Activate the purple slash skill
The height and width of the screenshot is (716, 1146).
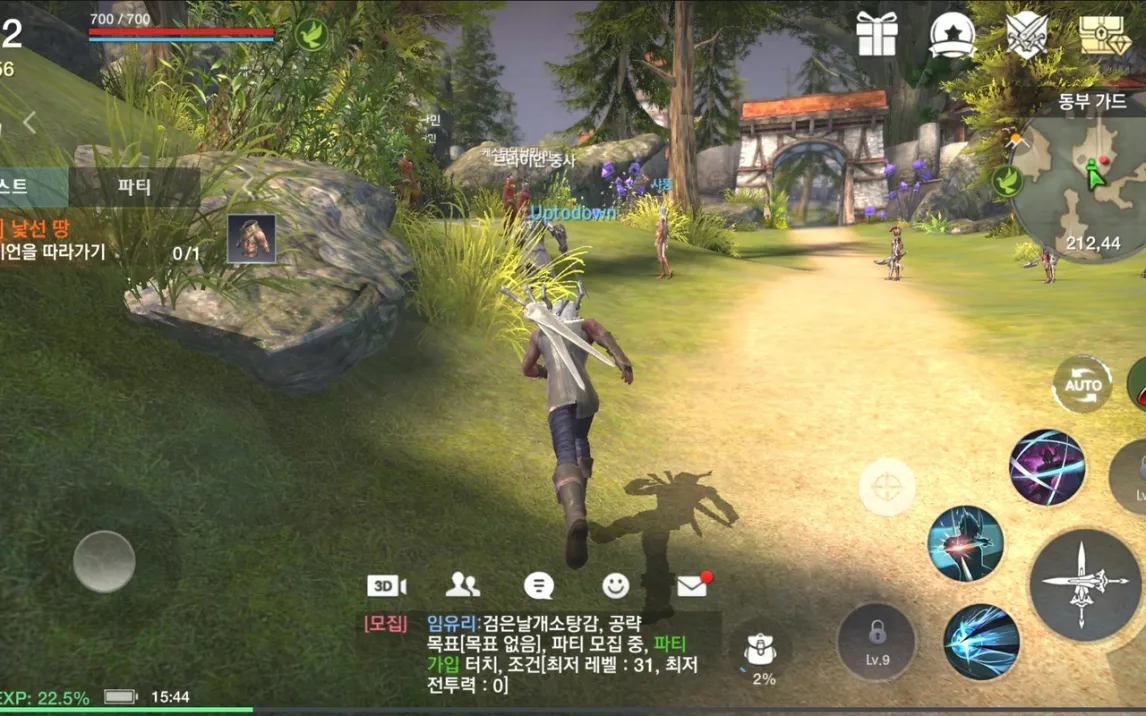[1047, 467]
